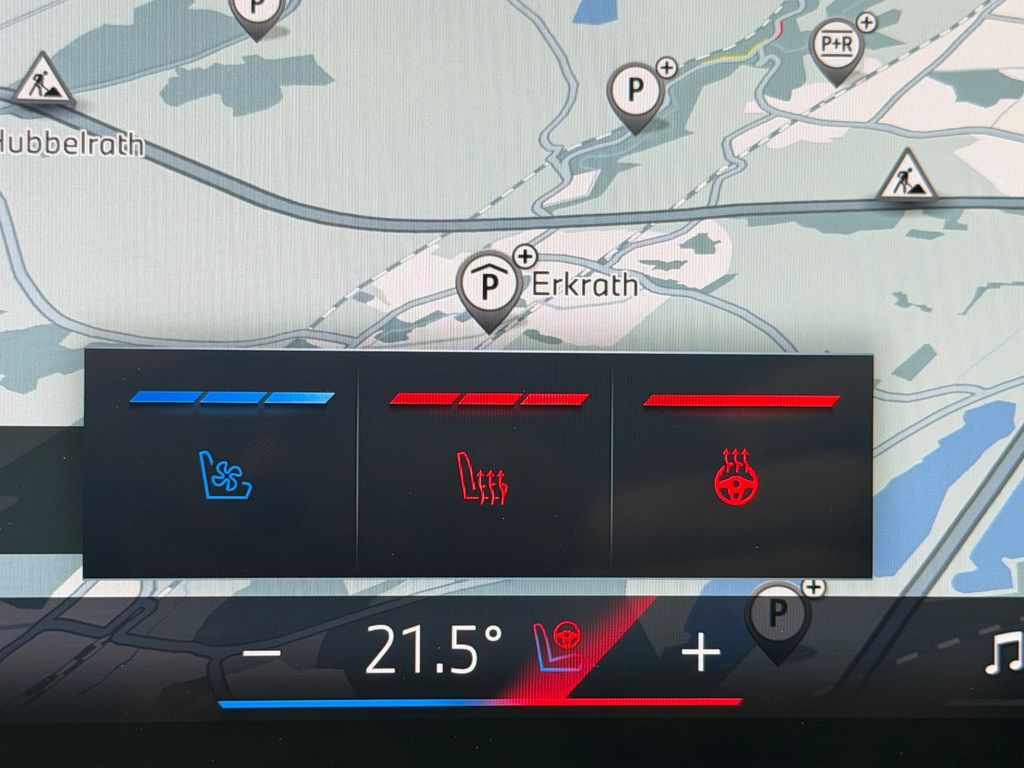Select the P+R park and ride marker

836,47
